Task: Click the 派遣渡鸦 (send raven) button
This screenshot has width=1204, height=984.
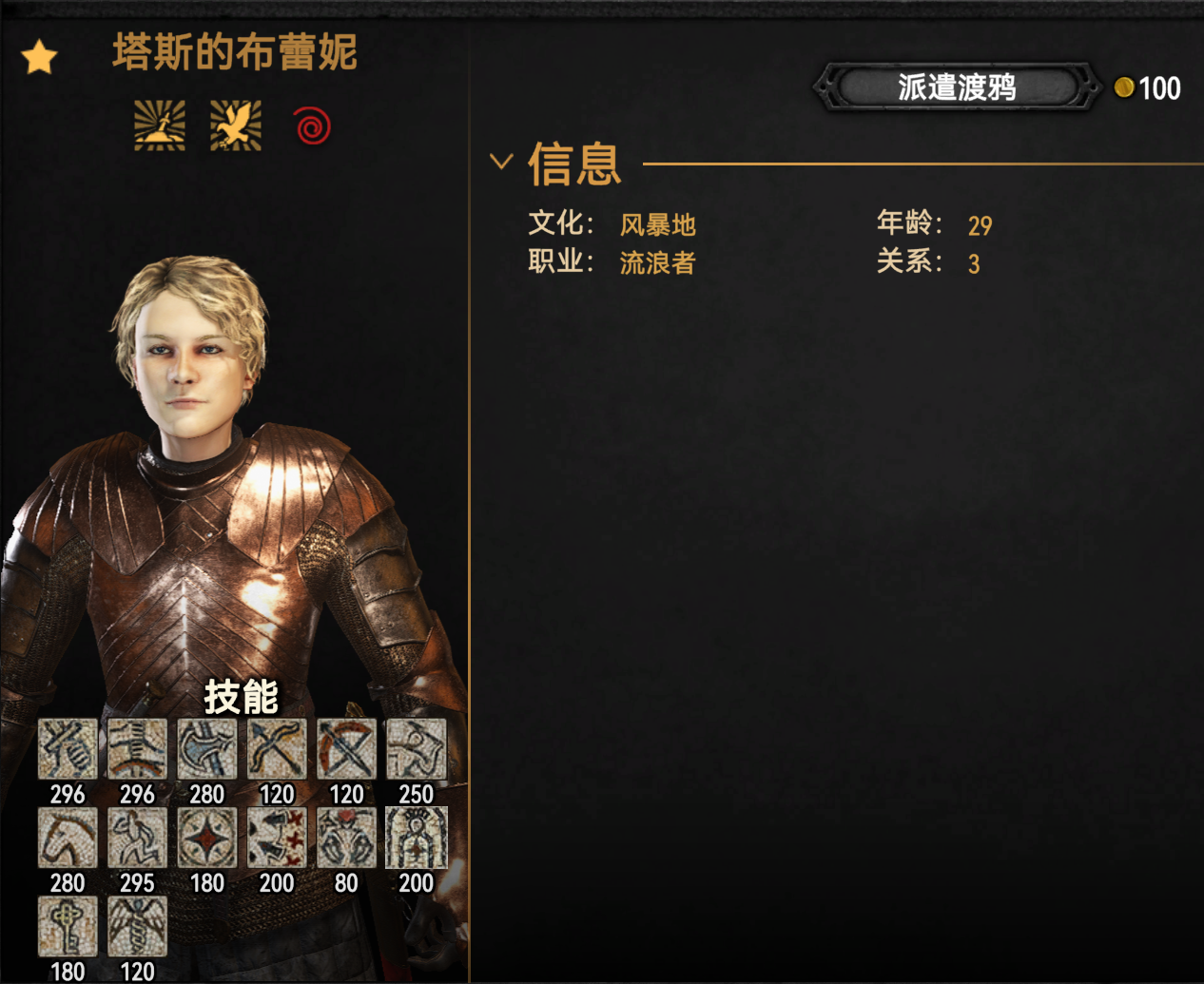Action: pyautogui.click(x=956, y=88)
